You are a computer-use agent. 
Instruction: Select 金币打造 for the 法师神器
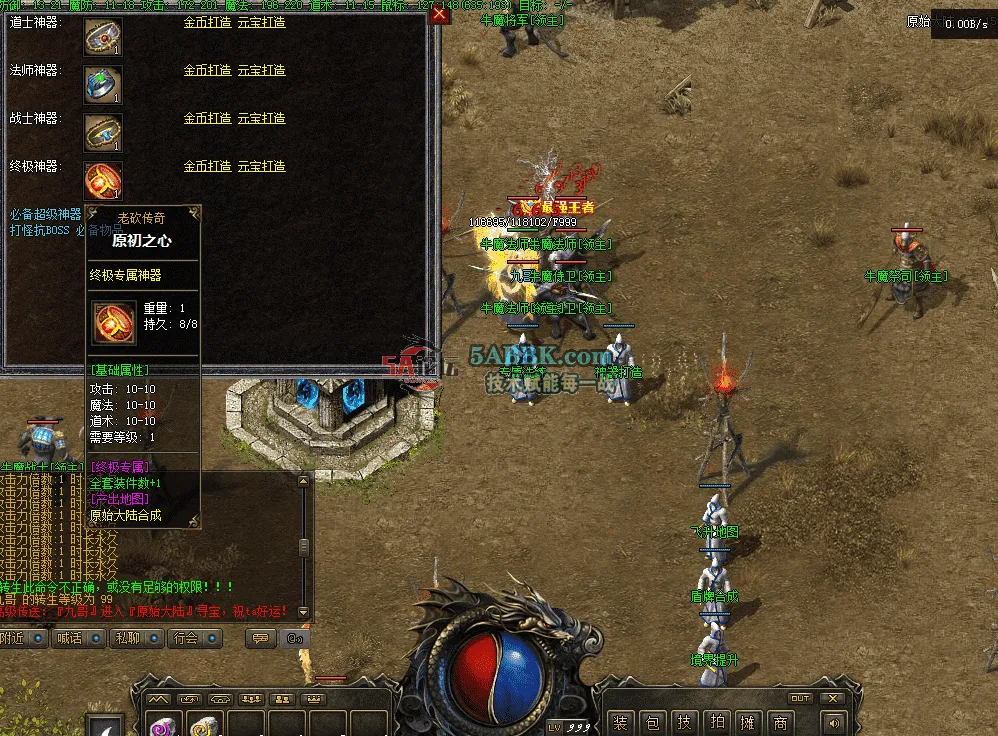(207, 70)
